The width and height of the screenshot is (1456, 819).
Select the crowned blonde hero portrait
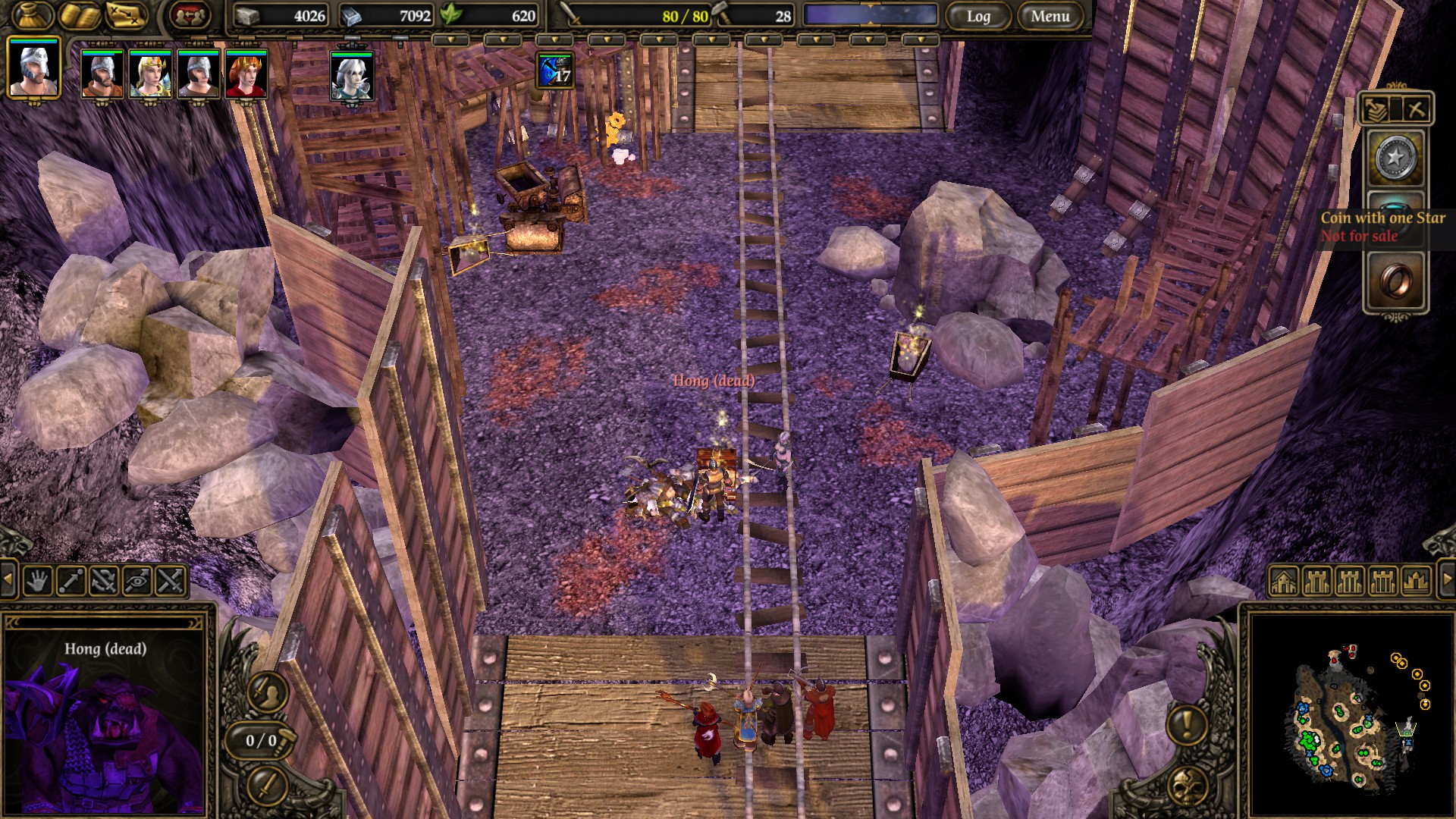point(150,74)
